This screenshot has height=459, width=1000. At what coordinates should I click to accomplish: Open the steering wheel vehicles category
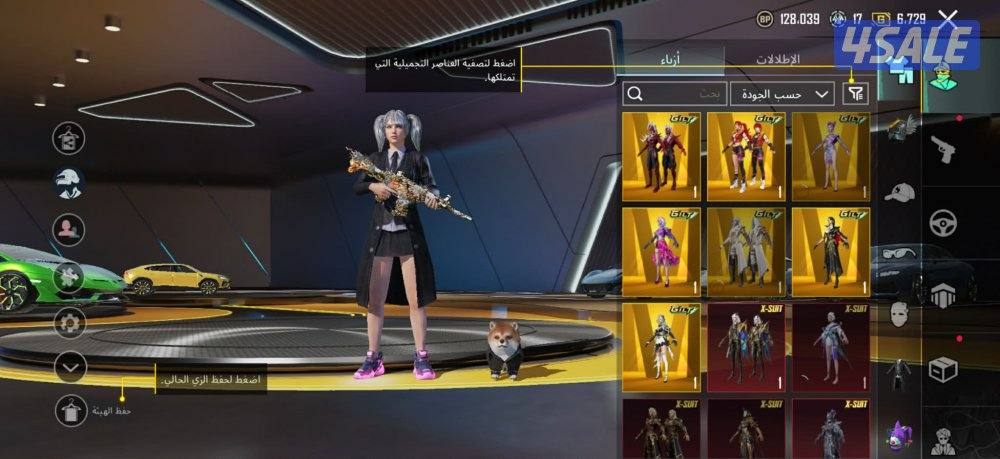[943, 223]
